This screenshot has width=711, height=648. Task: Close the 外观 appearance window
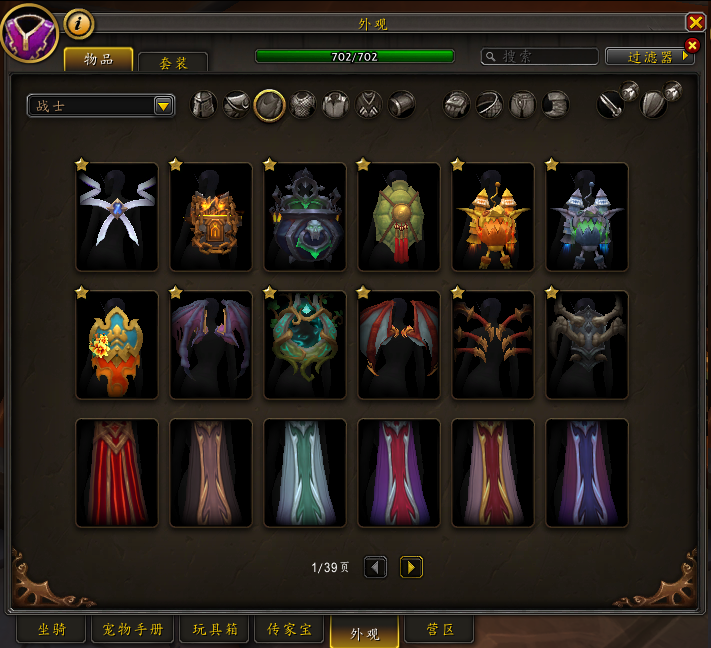tap(695, 22)
